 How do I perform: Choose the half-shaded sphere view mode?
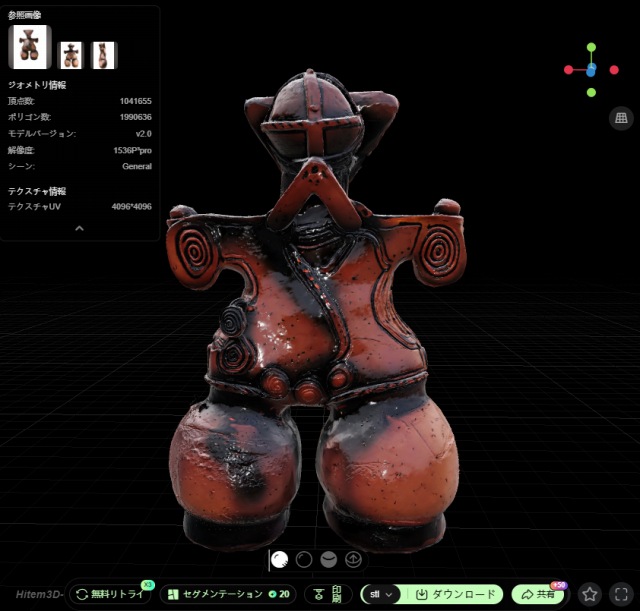pos(328,560)
